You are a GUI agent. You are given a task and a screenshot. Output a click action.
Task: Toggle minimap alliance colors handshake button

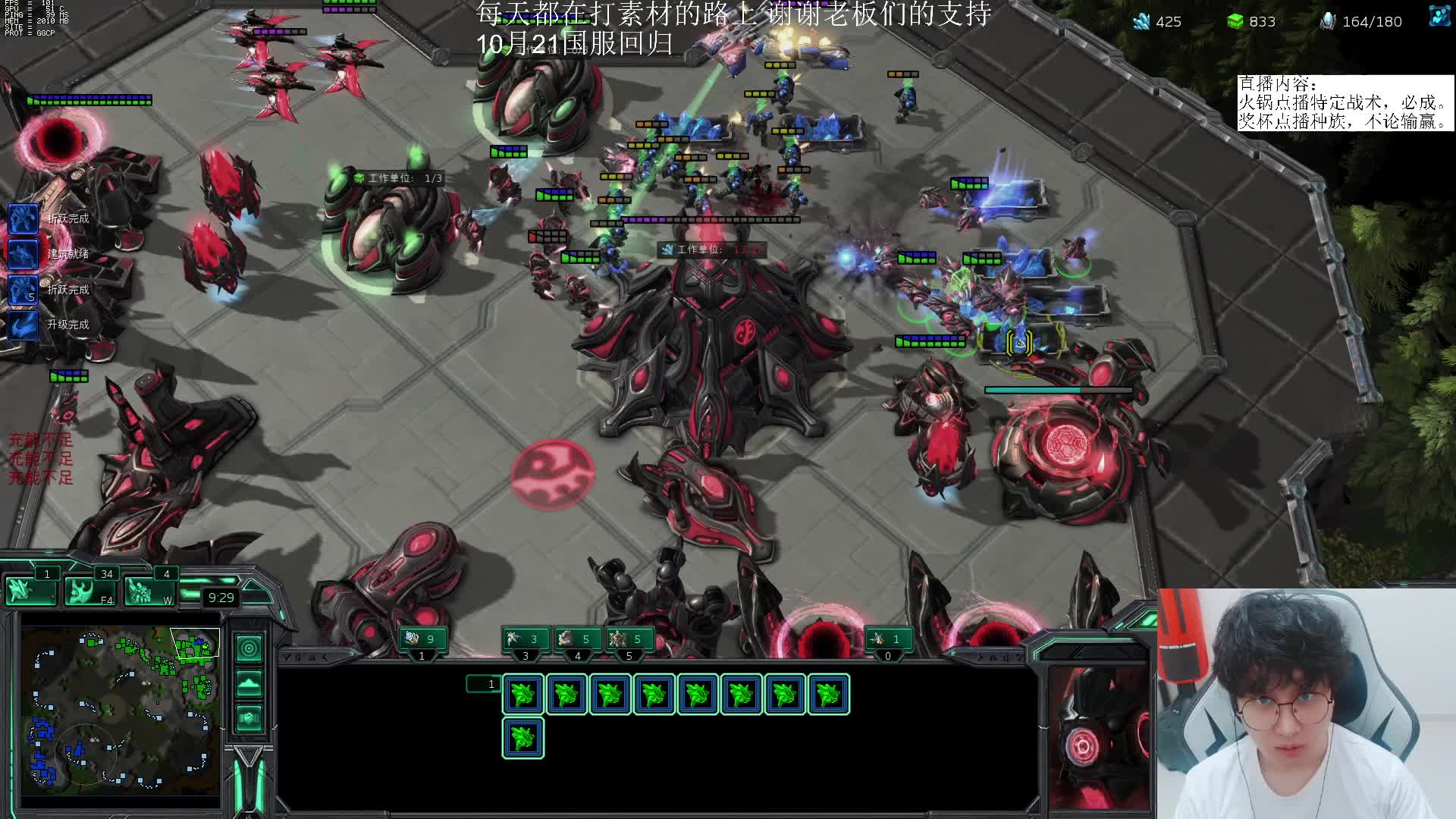tap(249, 717)
